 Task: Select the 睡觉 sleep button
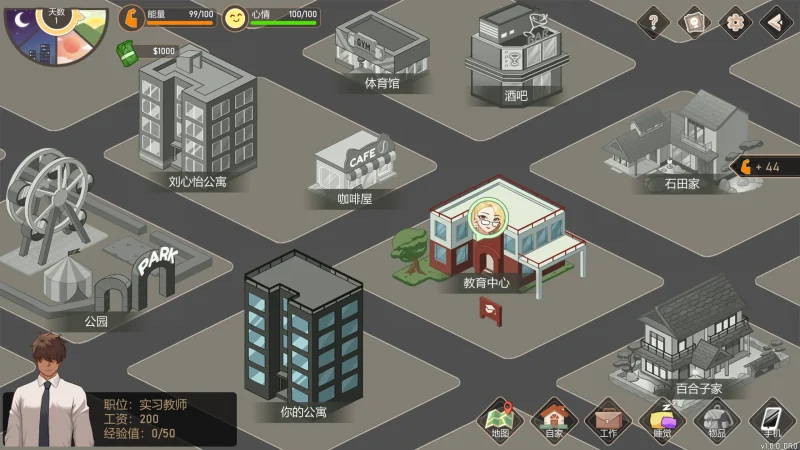662,419
